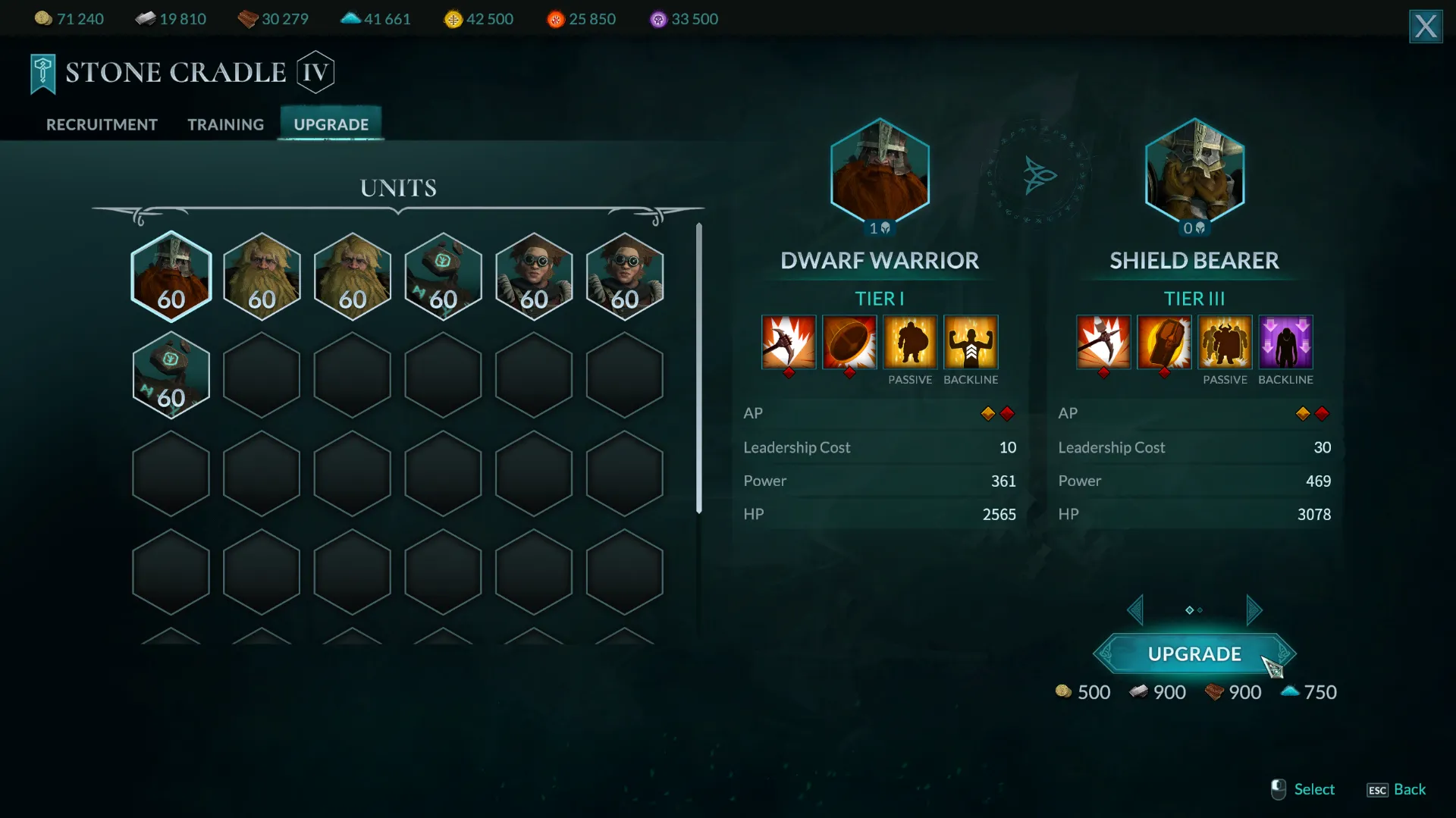Go Back using the bottom-right label
The height and width of the screenshot is (818, 1456).
point(1409,789)
